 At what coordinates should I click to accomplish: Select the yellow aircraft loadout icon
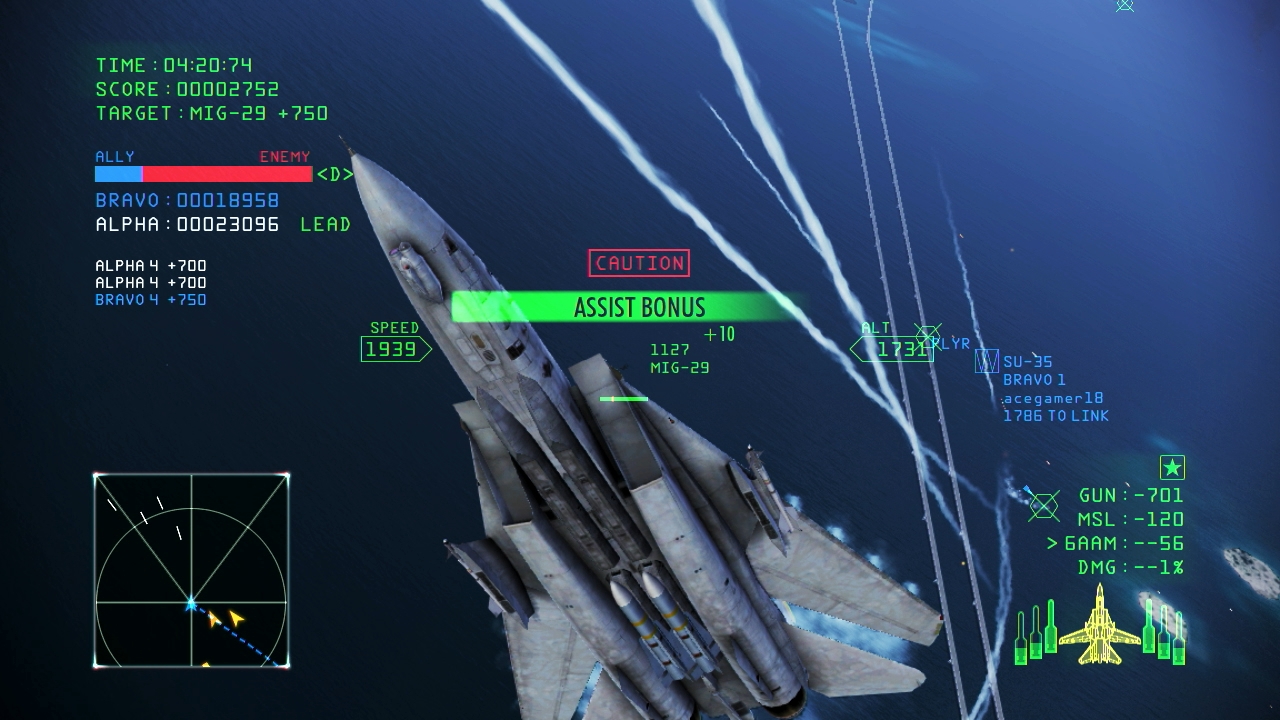pos(1099,627)
